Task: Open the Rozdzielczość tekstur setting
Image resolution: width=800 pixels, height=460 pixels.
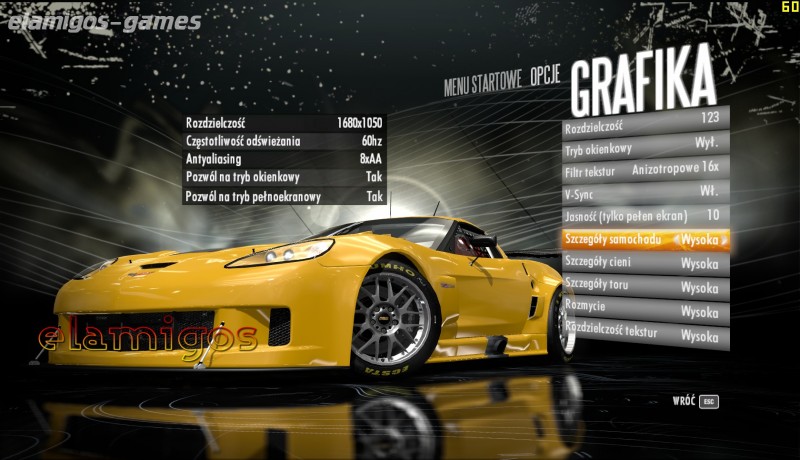Action: point(645,336)
